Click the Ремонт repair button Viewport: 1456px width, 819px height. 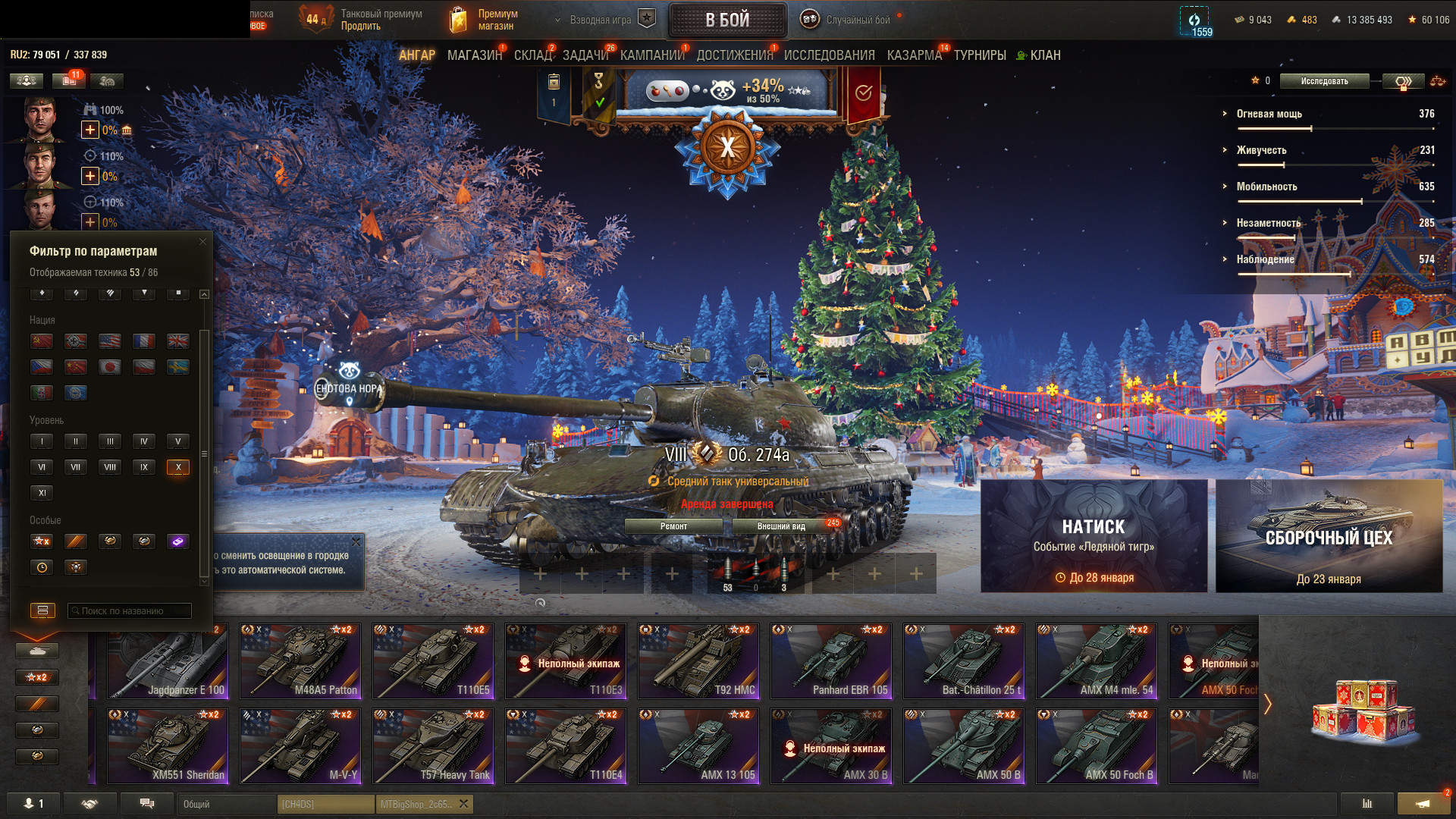(673, 526)
